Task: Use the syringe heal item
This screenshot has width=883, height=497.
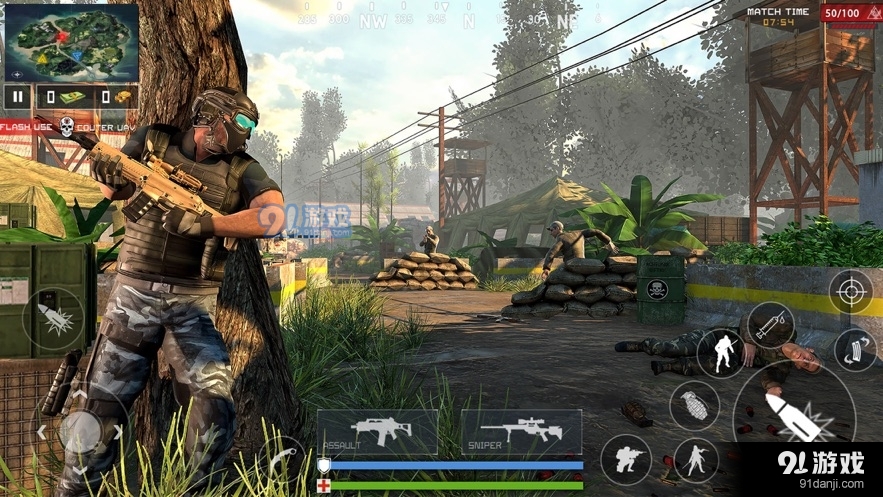Action: [770, 325]
